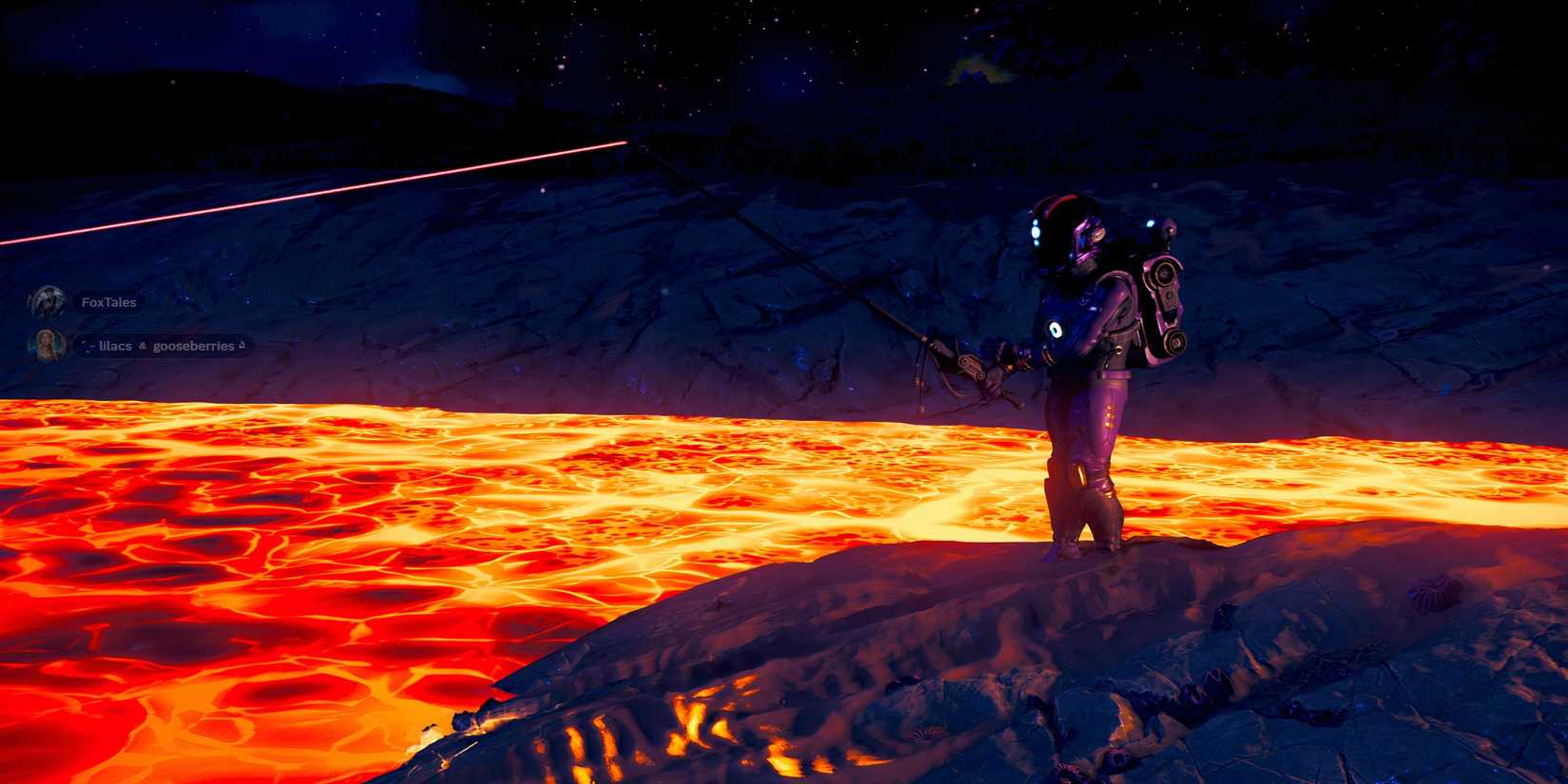This screenshot has height=784, width=1568.
Task: Select the gooseberries name label
Action: point(195,345)
